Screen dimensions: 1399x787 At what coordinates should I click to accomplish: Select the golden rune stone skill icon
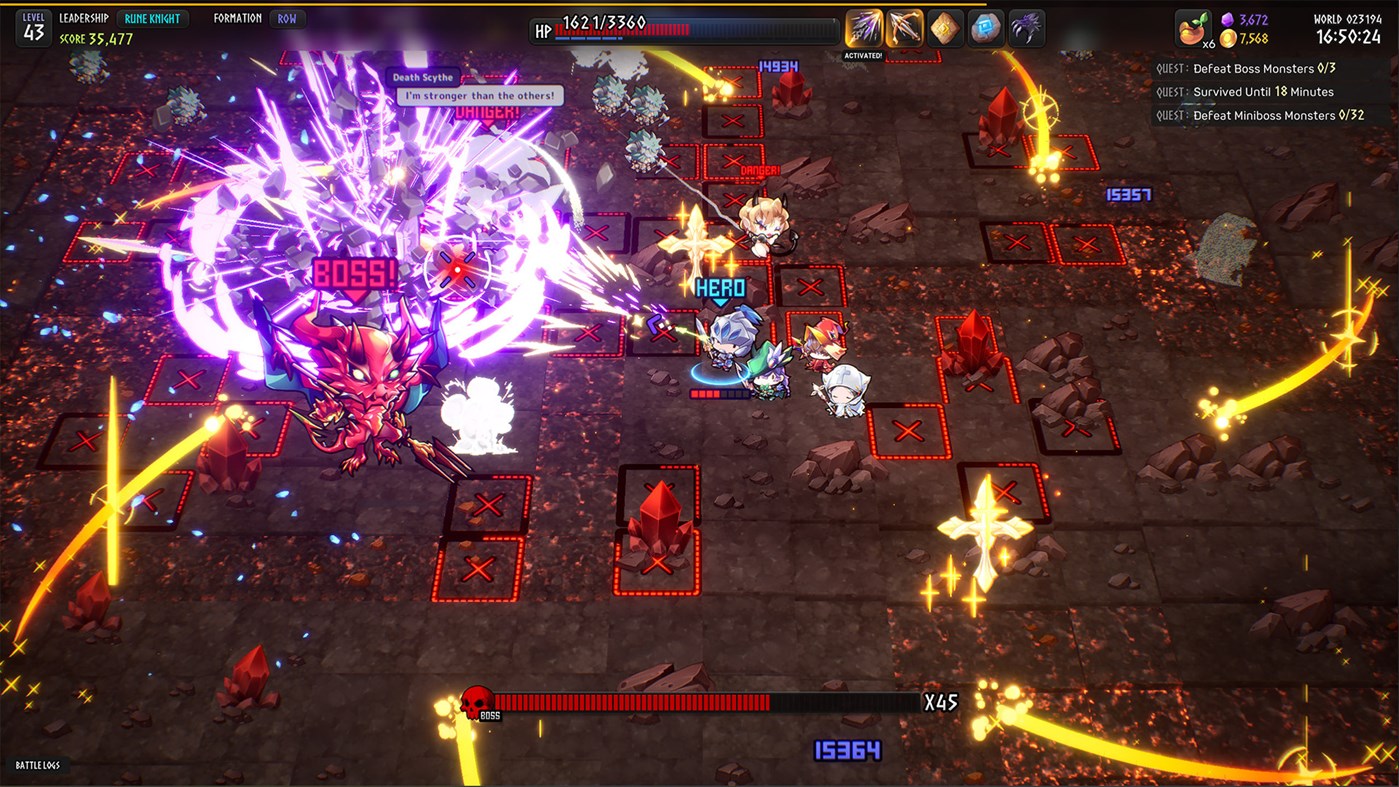point(943,27)
